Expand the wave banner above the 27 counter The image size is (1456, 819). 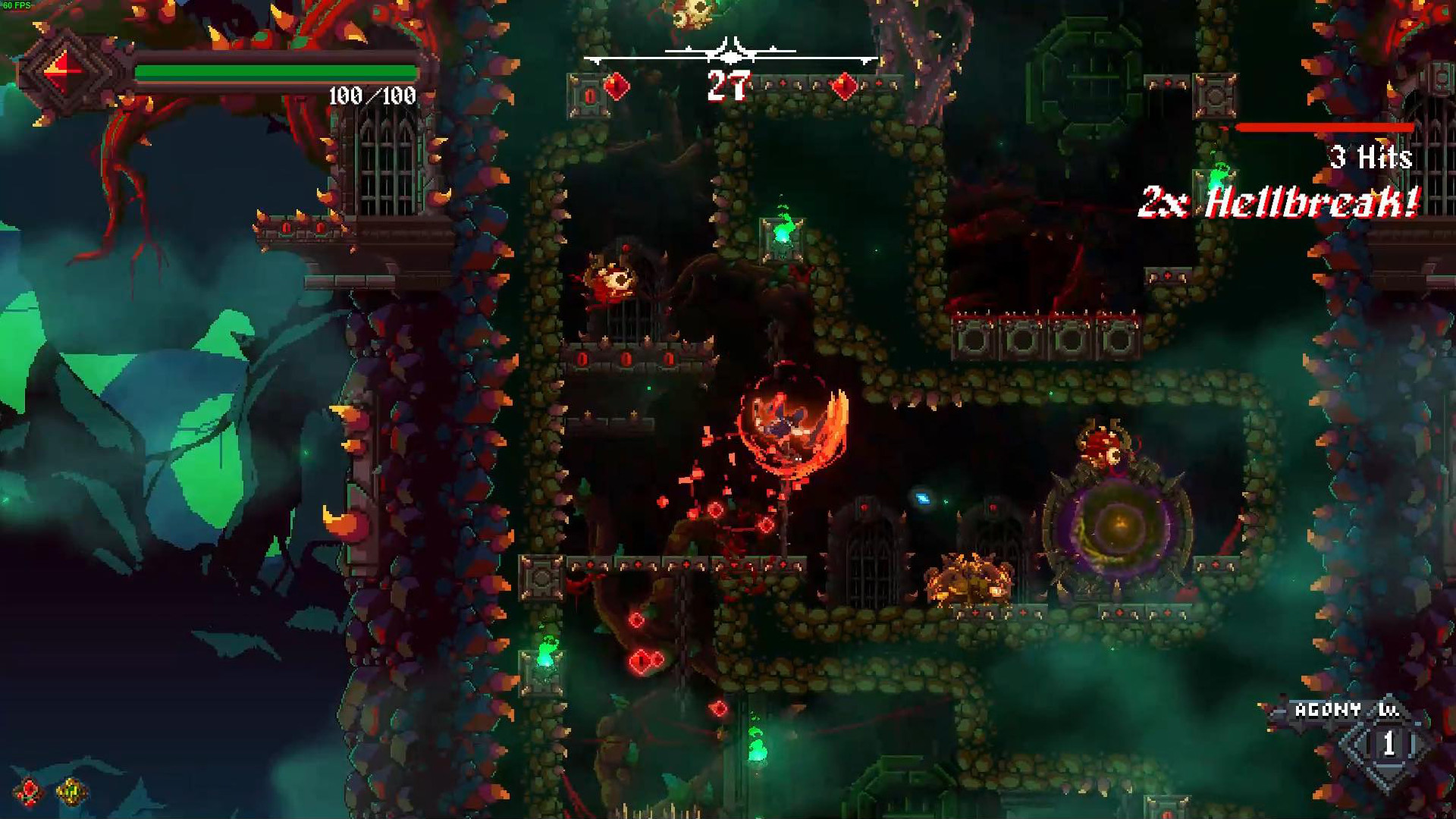pos(728,53)
